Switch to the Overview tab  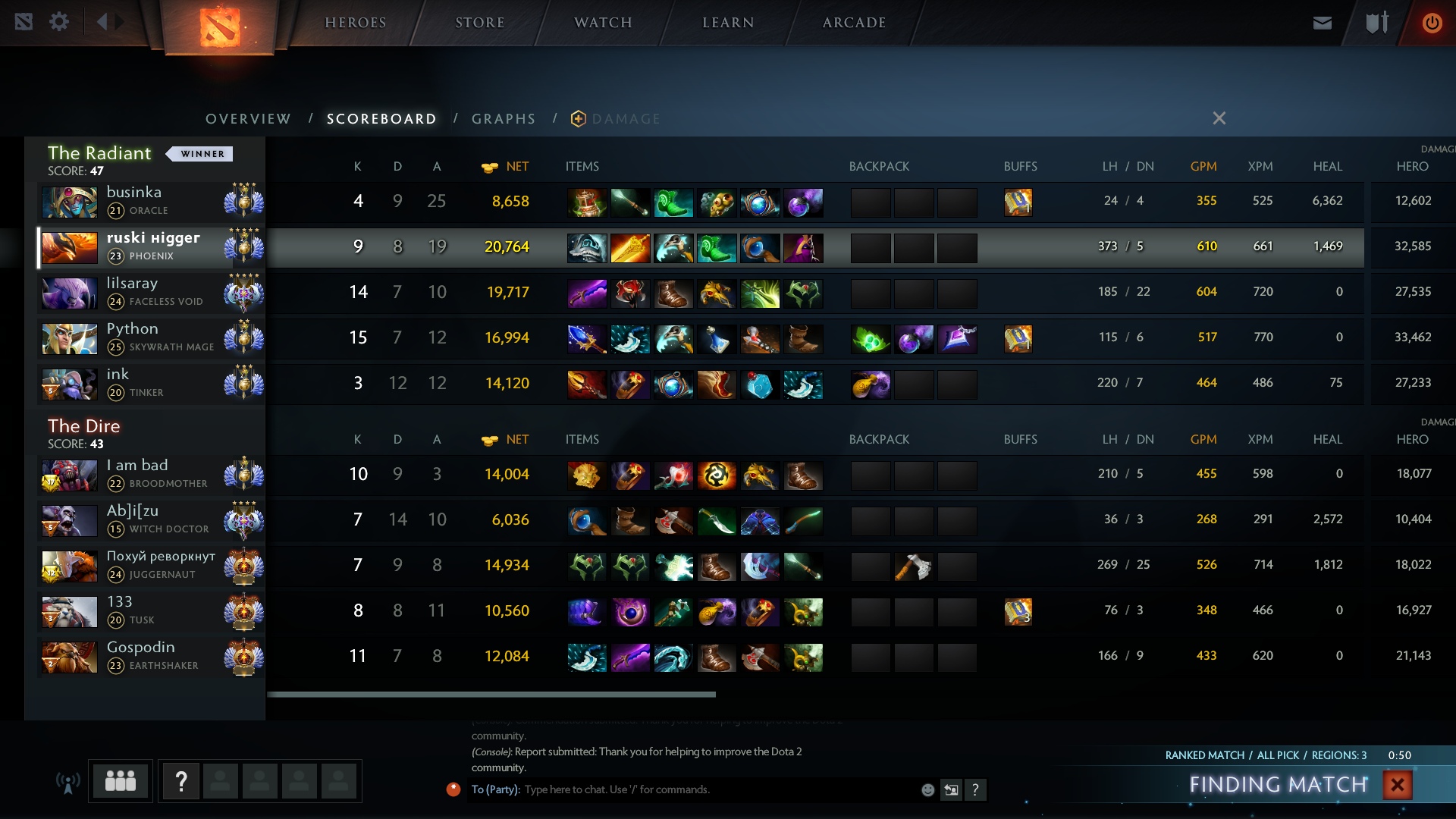coord(248,119)
